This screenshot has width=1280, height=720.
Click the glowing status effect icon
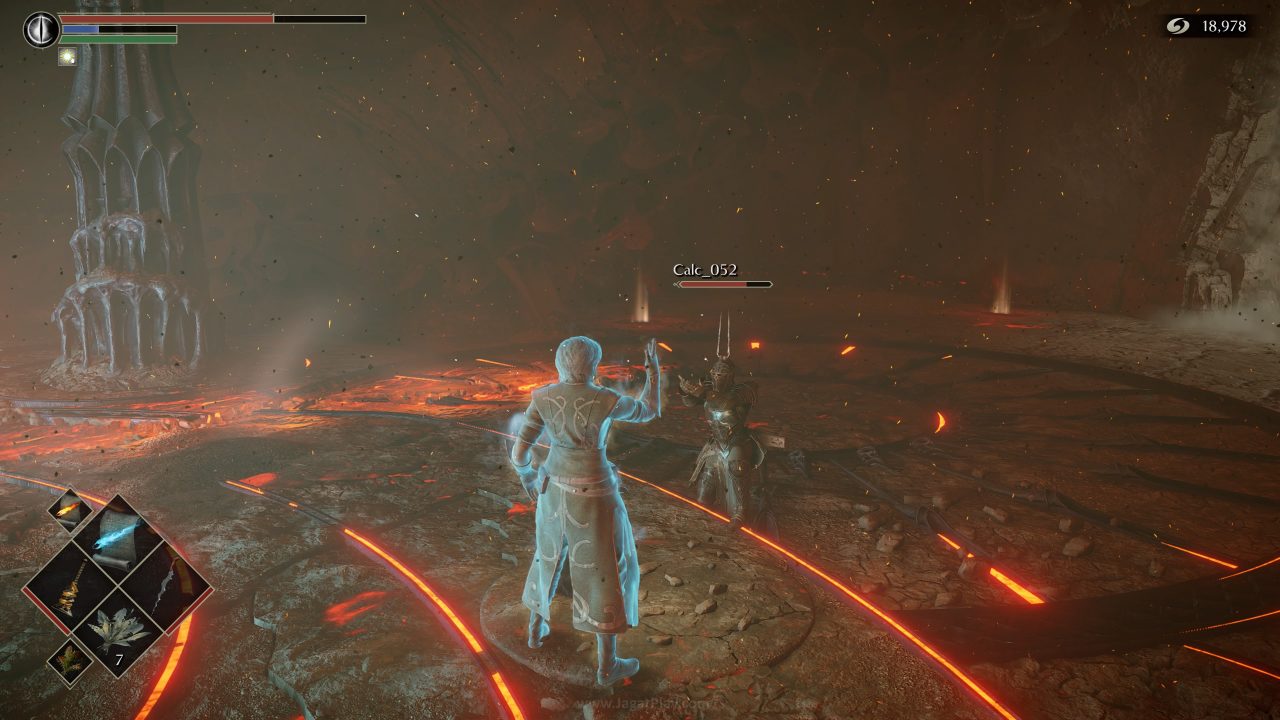(68, 57)
